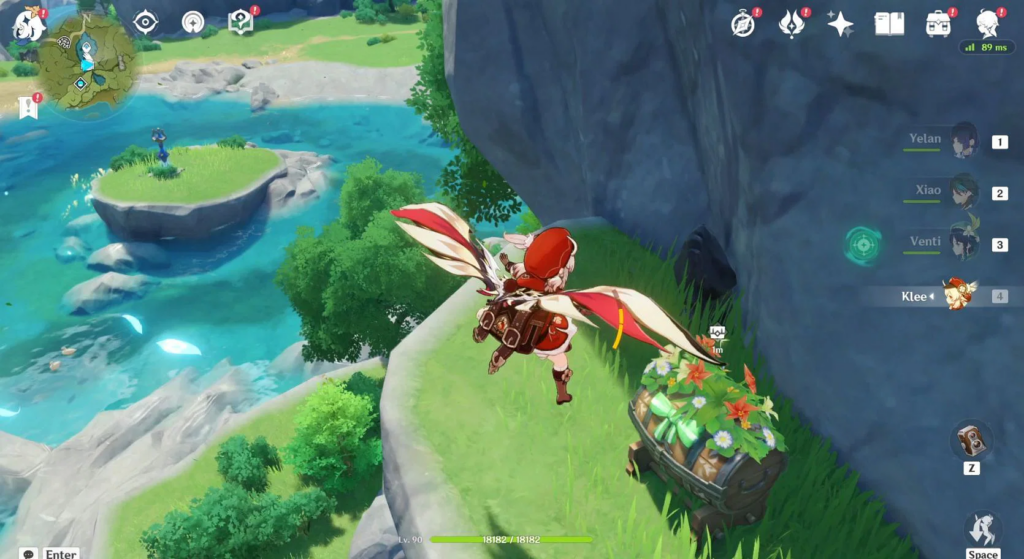Open the battle pass winged icon
Viewport: 1024px width, 559px height.
tap(792, 23)
